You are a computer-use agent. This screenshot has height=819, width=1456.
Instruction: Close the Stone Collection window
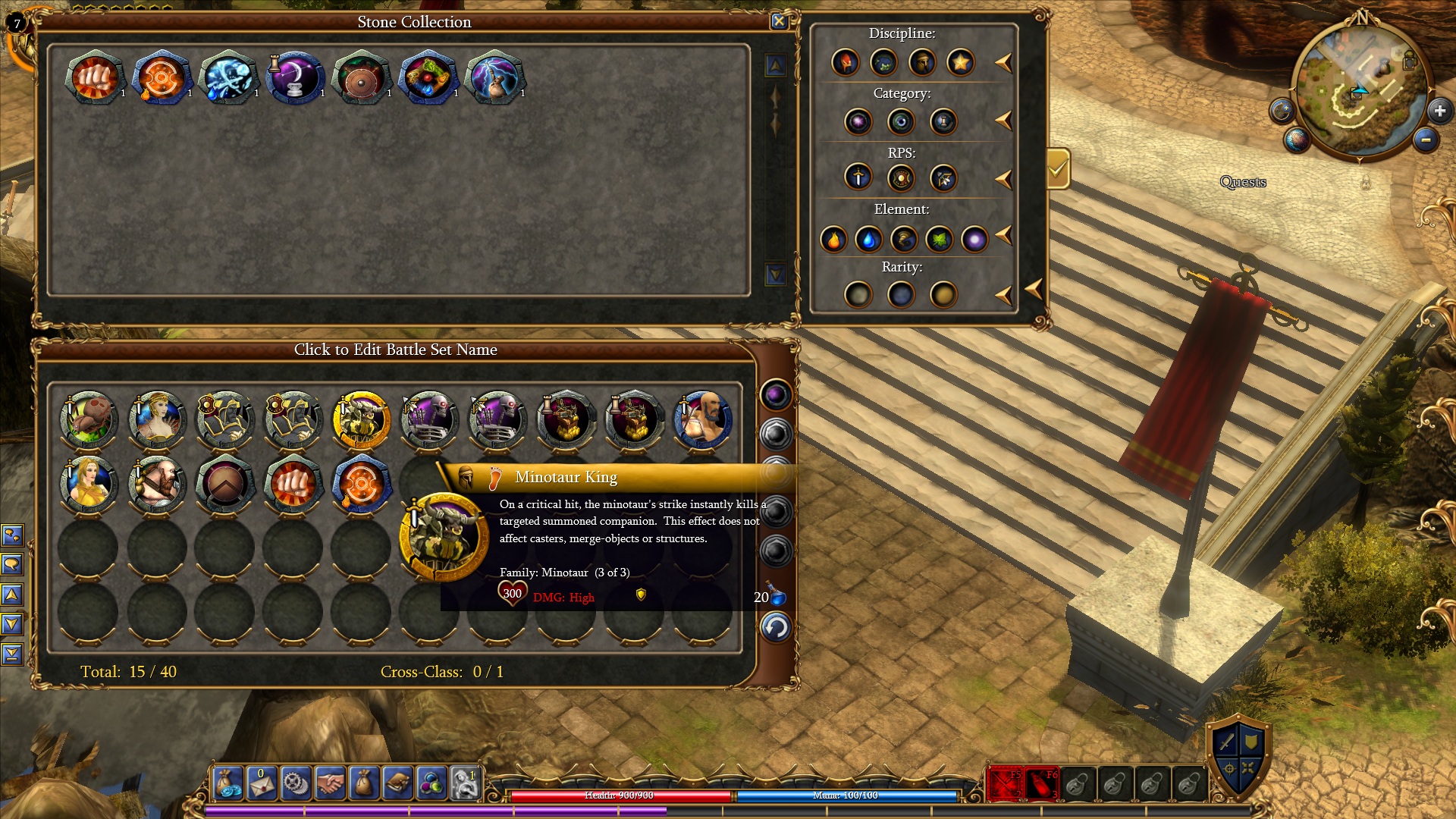point(779,21)
